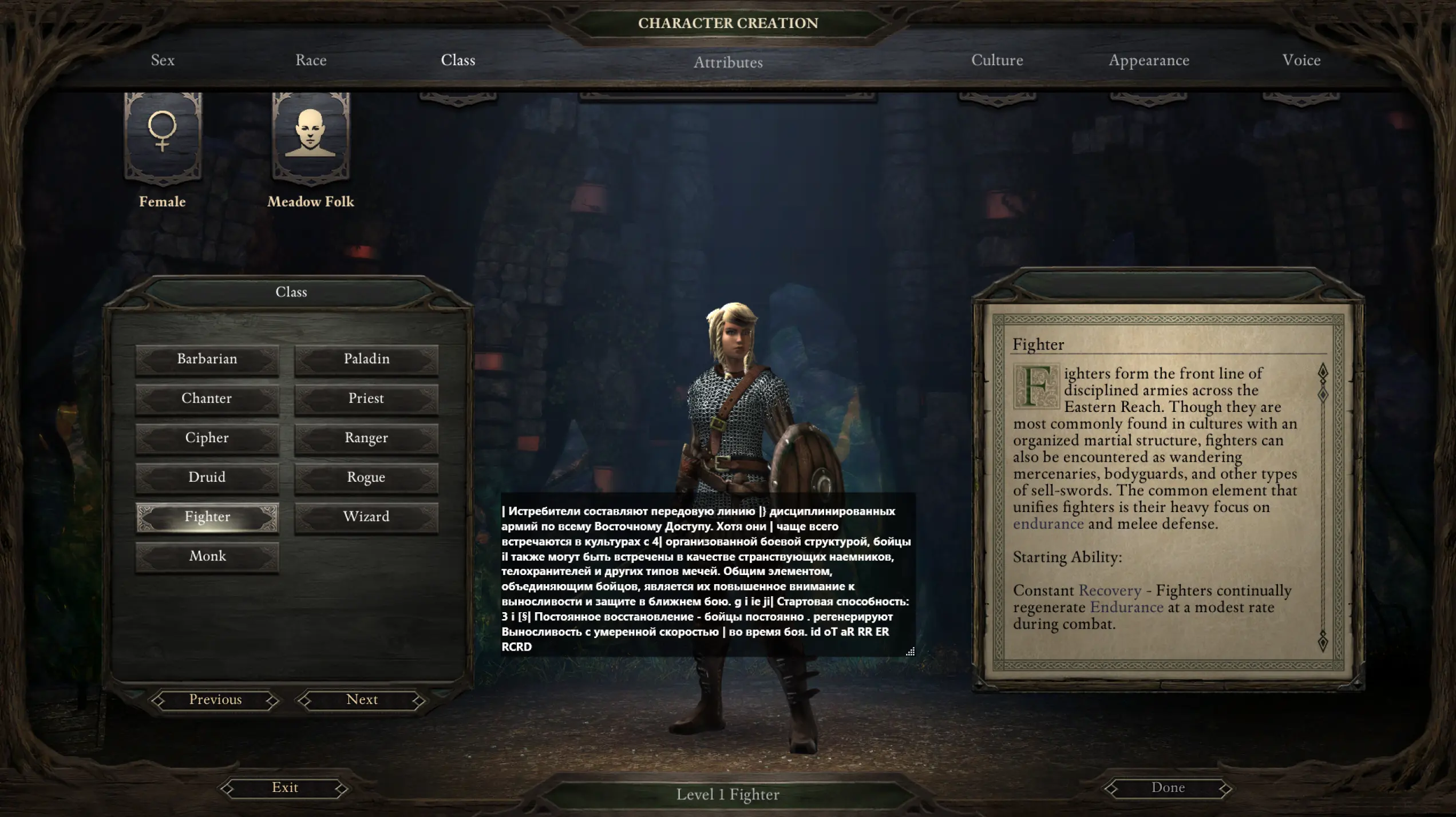Switch to the Attributes tab

728,62
